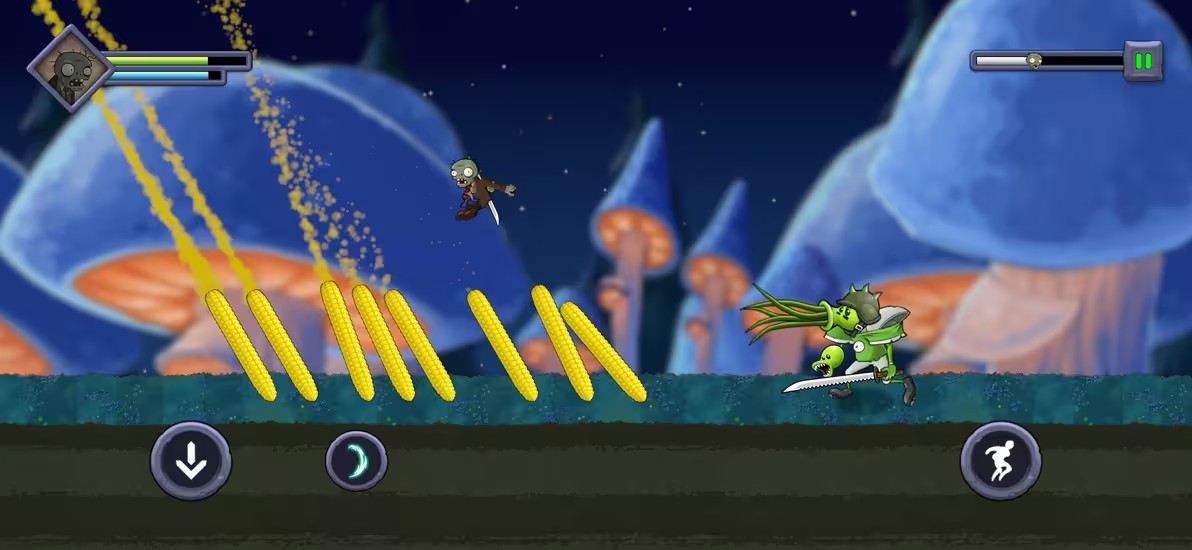Activate the crescent slash attack
The image size is (1192, 550).
point(356,461)
